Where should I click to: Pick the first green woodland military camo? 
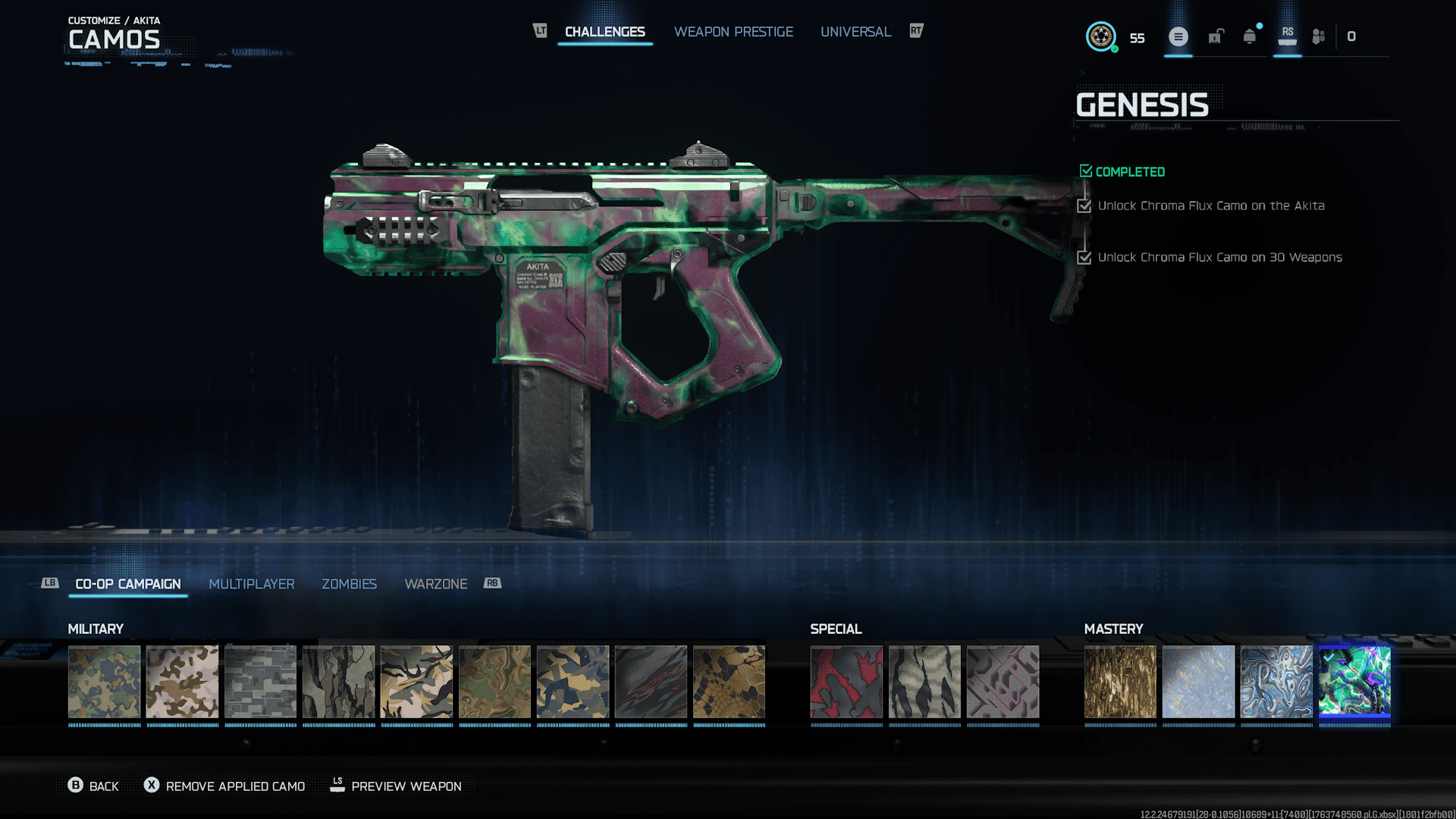point(104,681)
